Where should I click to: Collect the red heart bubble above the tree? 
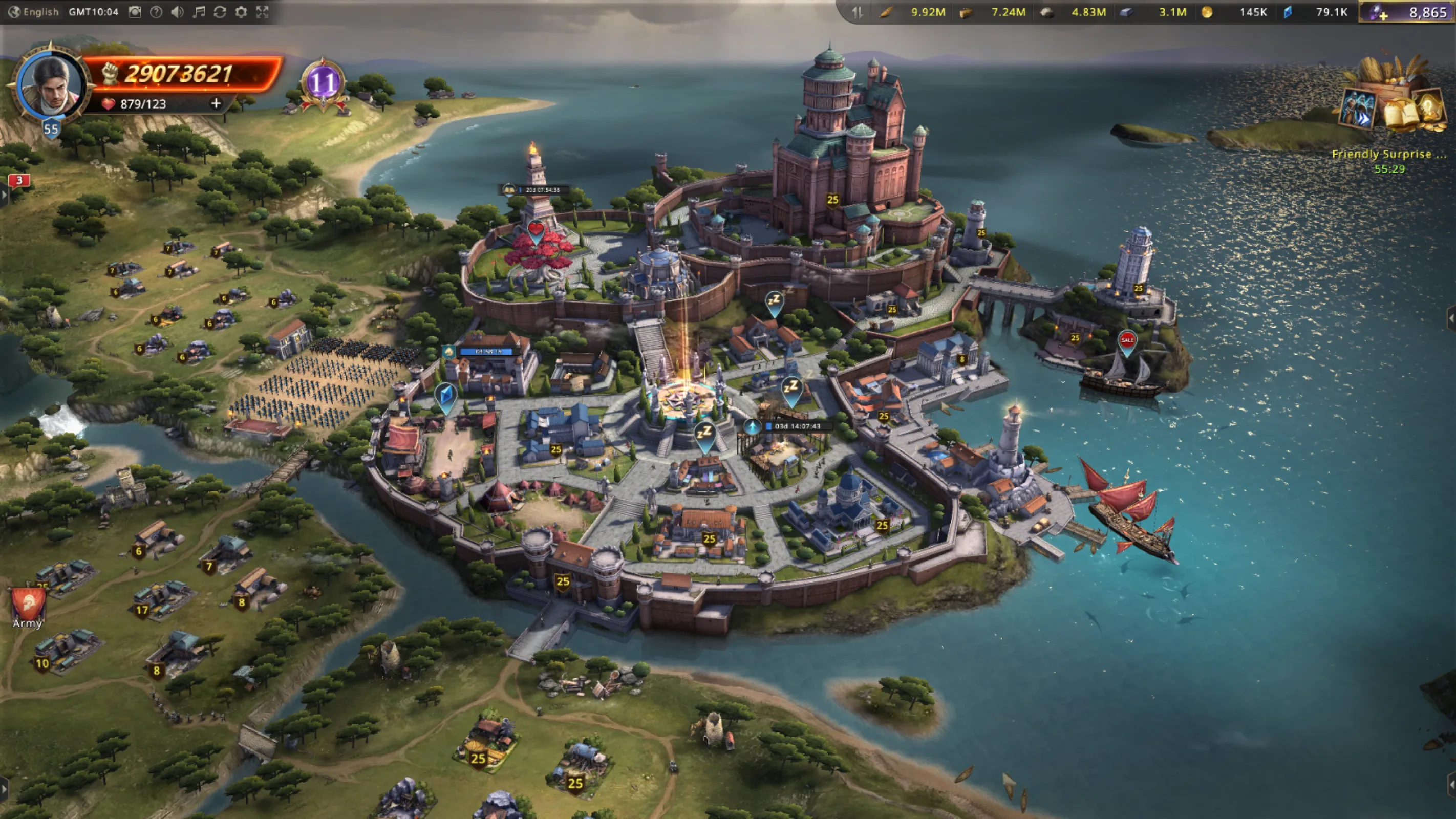tap(536, 231)
